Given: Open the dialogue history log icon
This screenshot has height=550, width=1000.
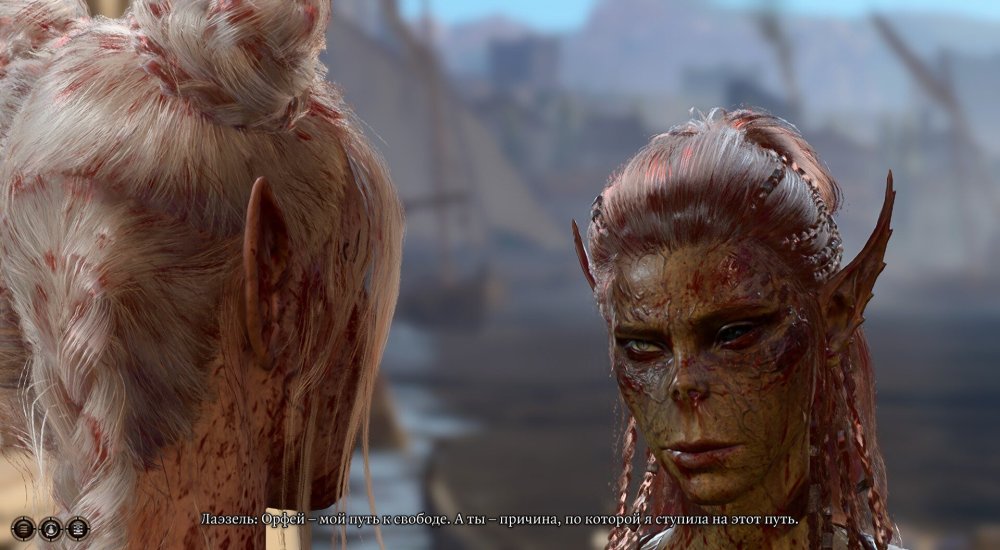Looking at the screenshot, I should click(23, 528).
